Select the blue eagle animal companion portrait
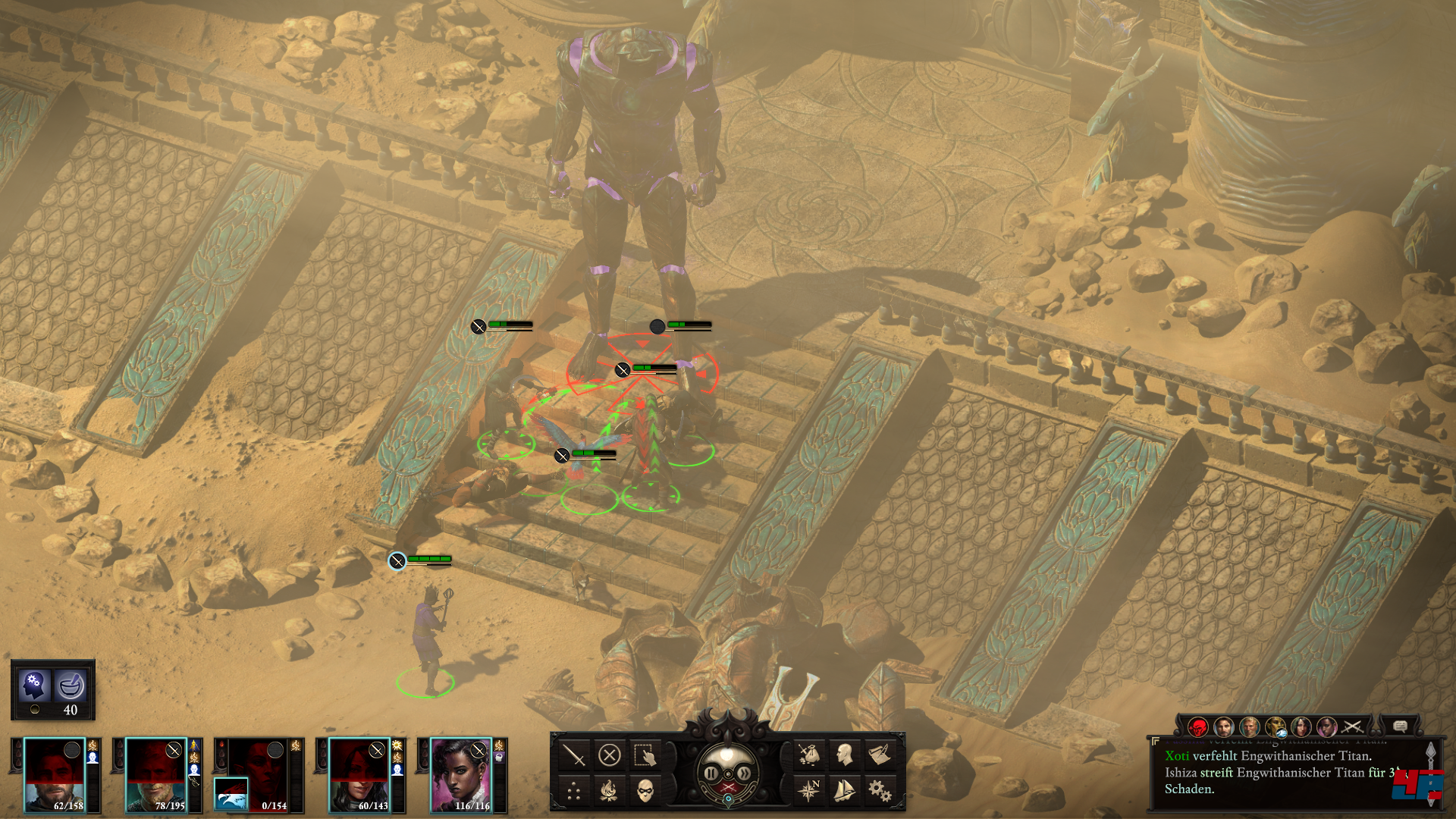 231,795
